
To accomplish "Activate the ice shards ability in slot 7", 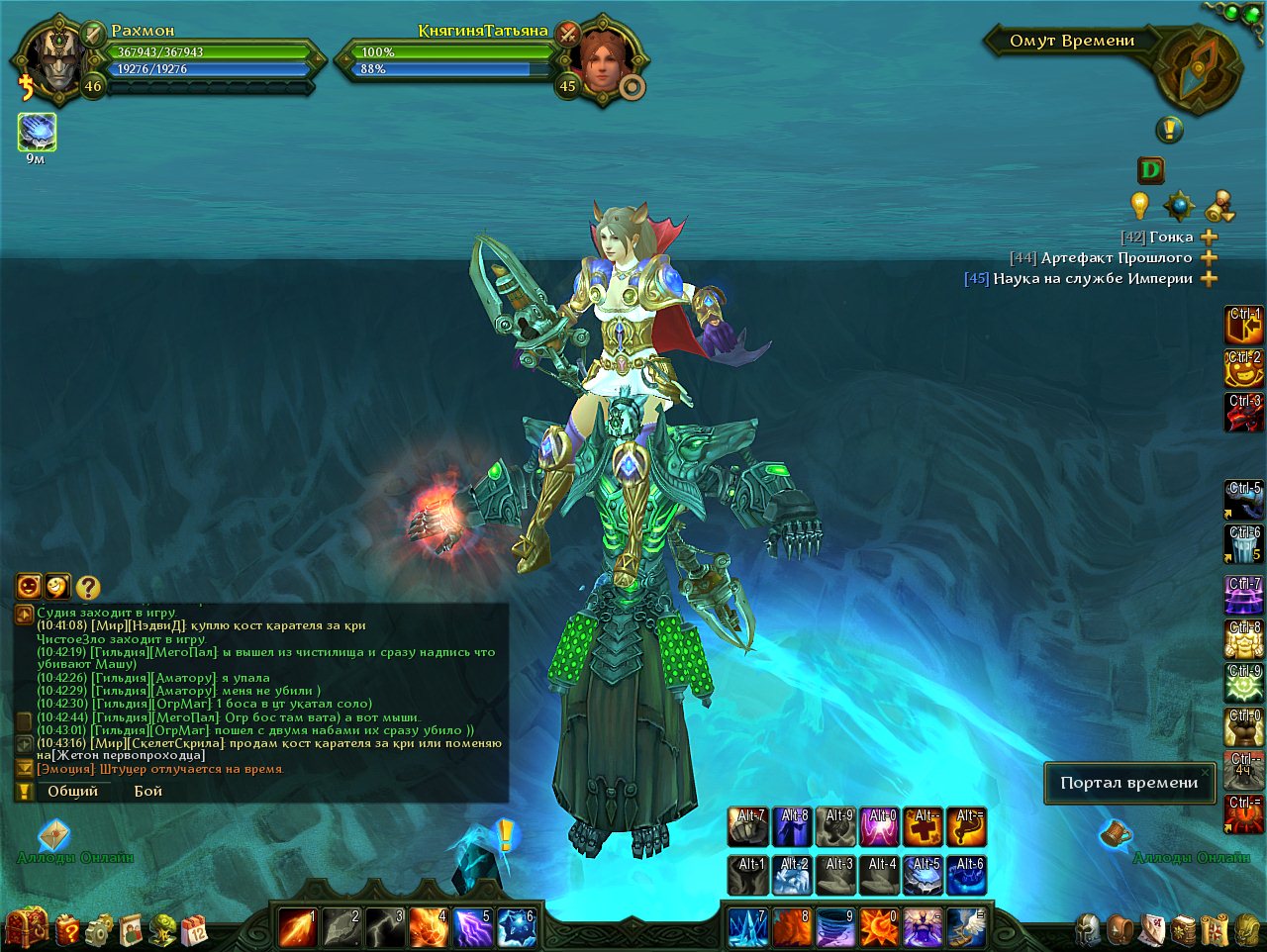I will tap(747, 928).
